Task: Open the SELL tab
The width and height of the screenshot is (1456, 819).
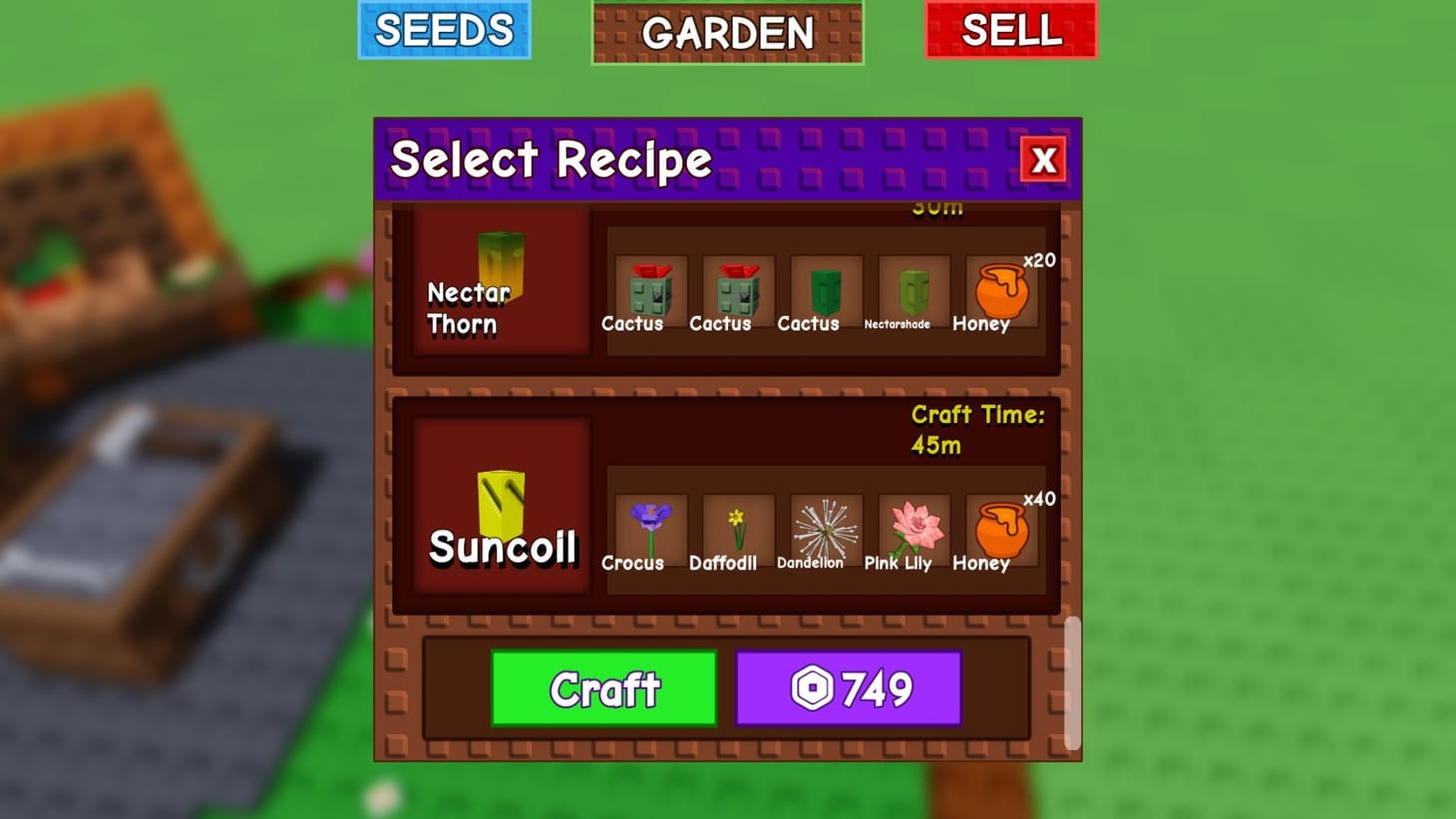Action: (x=1010, y=31)
